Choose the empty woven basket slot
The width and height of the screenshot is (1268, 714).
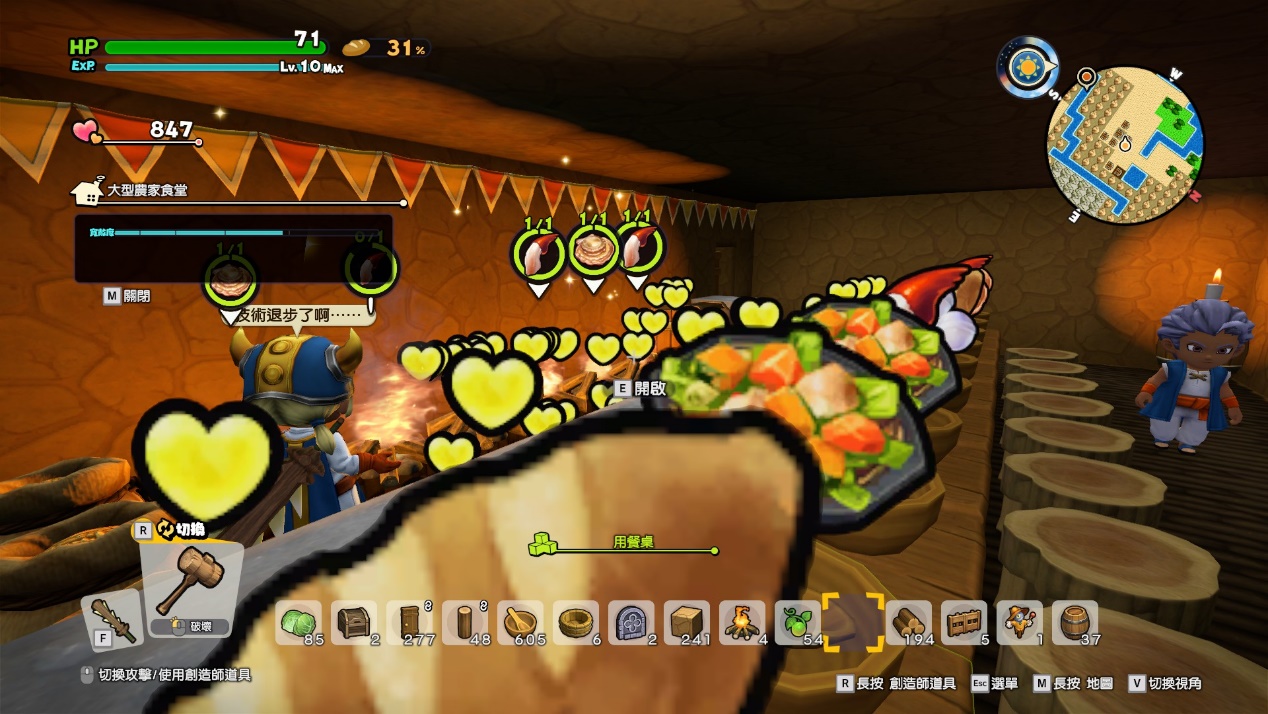coord(576,622)
